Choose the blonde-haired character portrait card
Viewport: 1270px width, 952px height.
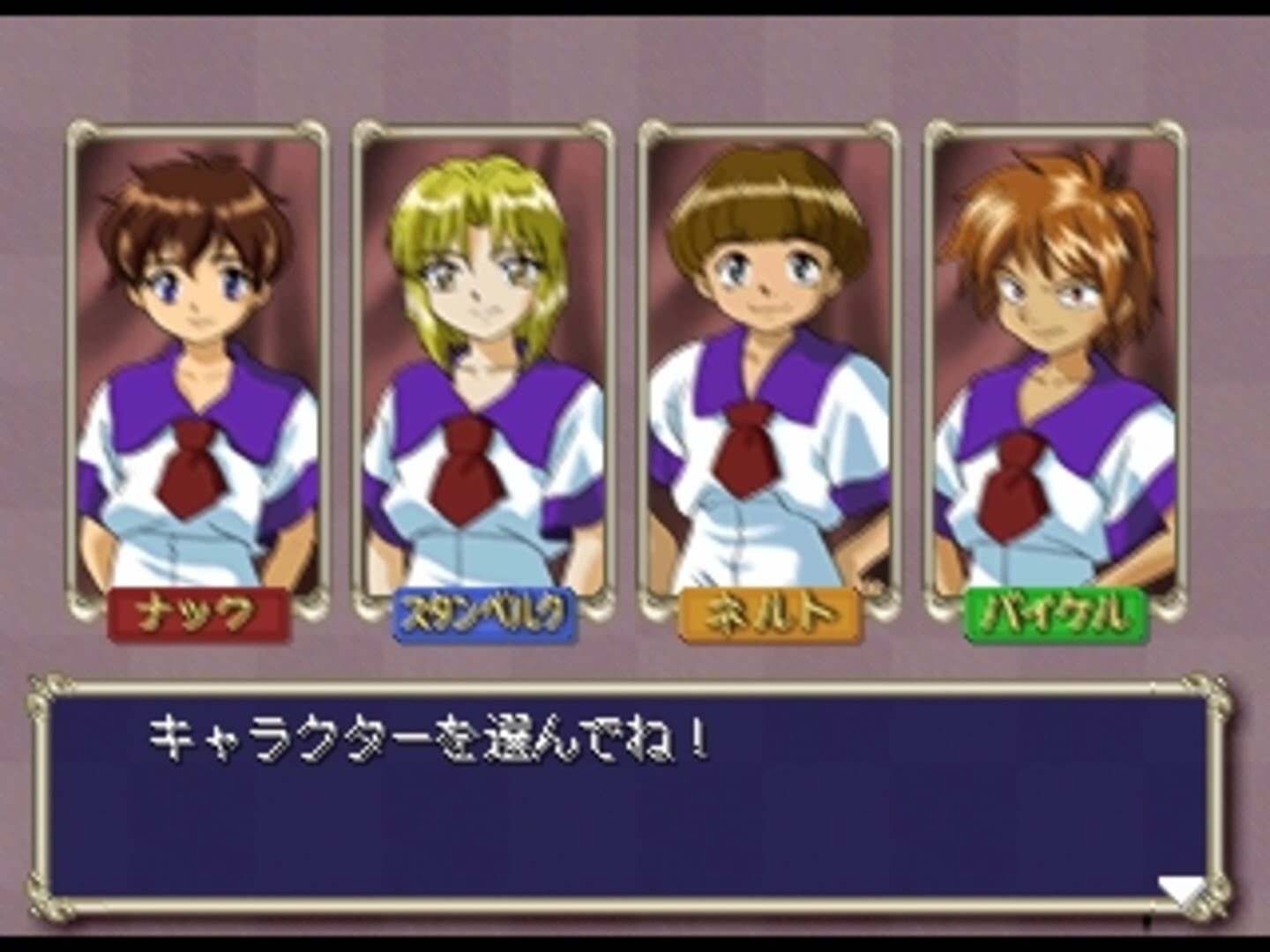[482, 361]
